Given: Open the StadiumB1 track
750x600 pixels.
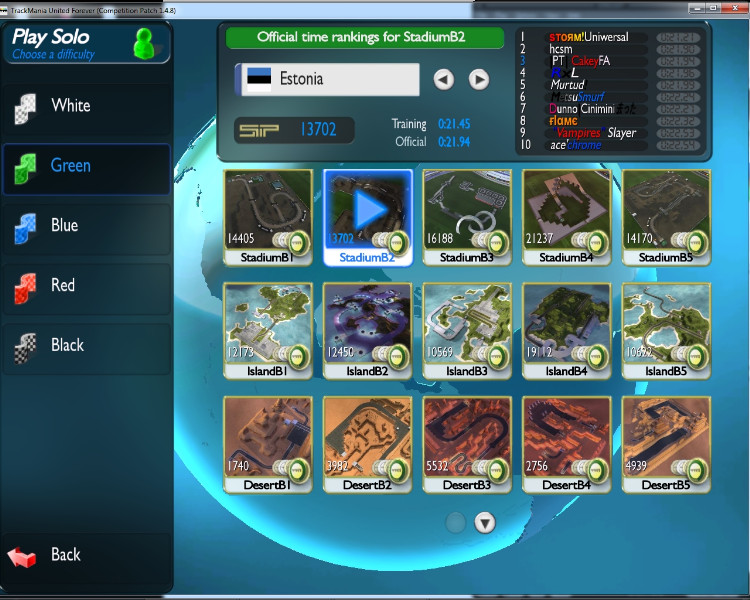Looking at the screenshot, I should (268, 217).
